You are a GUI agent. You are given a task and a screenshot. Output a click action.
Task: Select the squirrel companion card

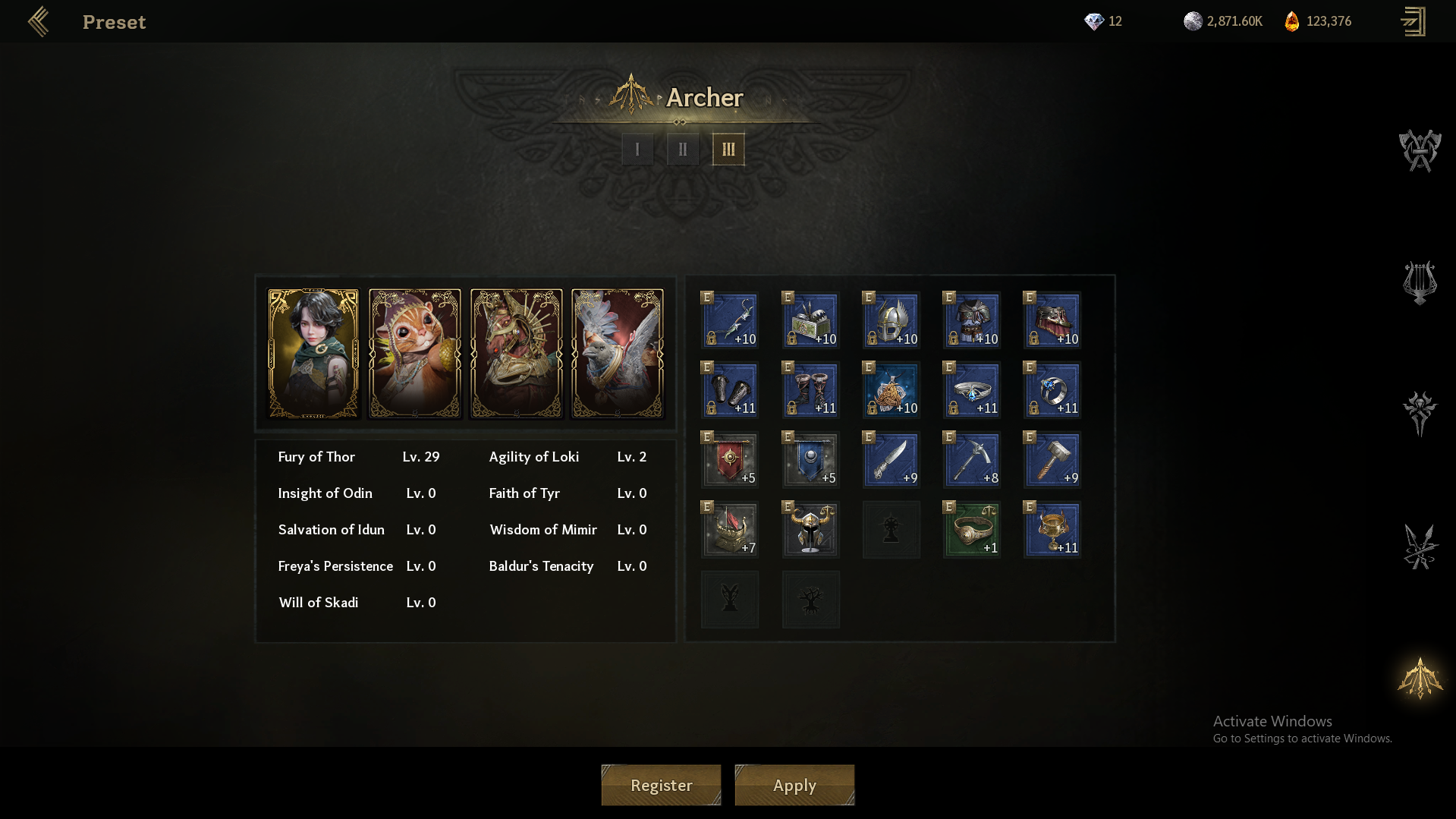[x=415, y=354]
